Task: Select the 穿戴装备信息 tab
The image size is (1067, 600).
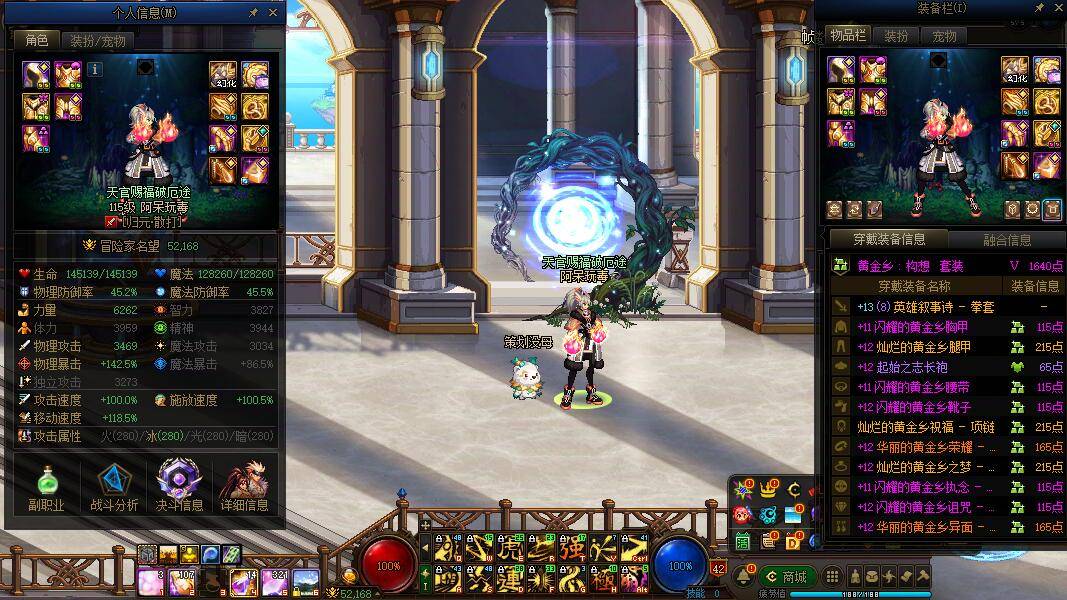Action: pyautogui.click(x=888, y=240)
